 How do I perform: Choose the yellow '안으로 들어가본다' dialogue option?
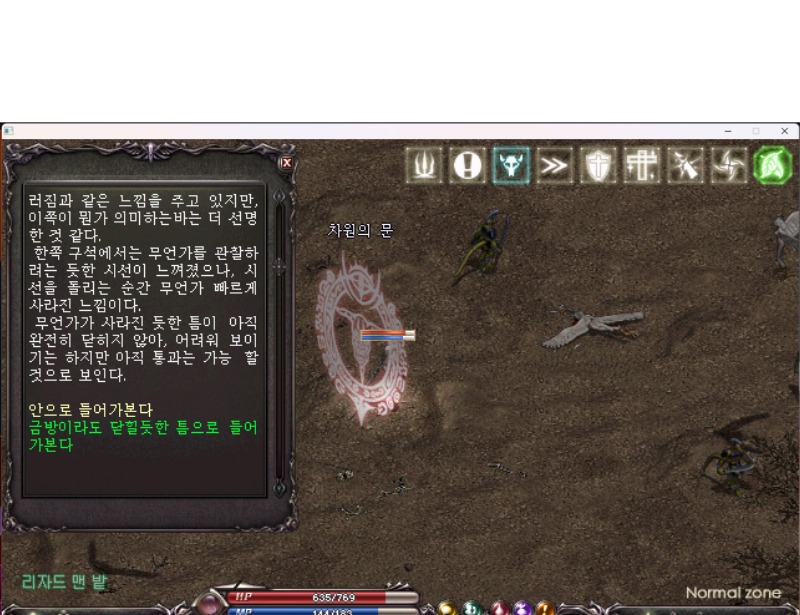tap(92, 410)
